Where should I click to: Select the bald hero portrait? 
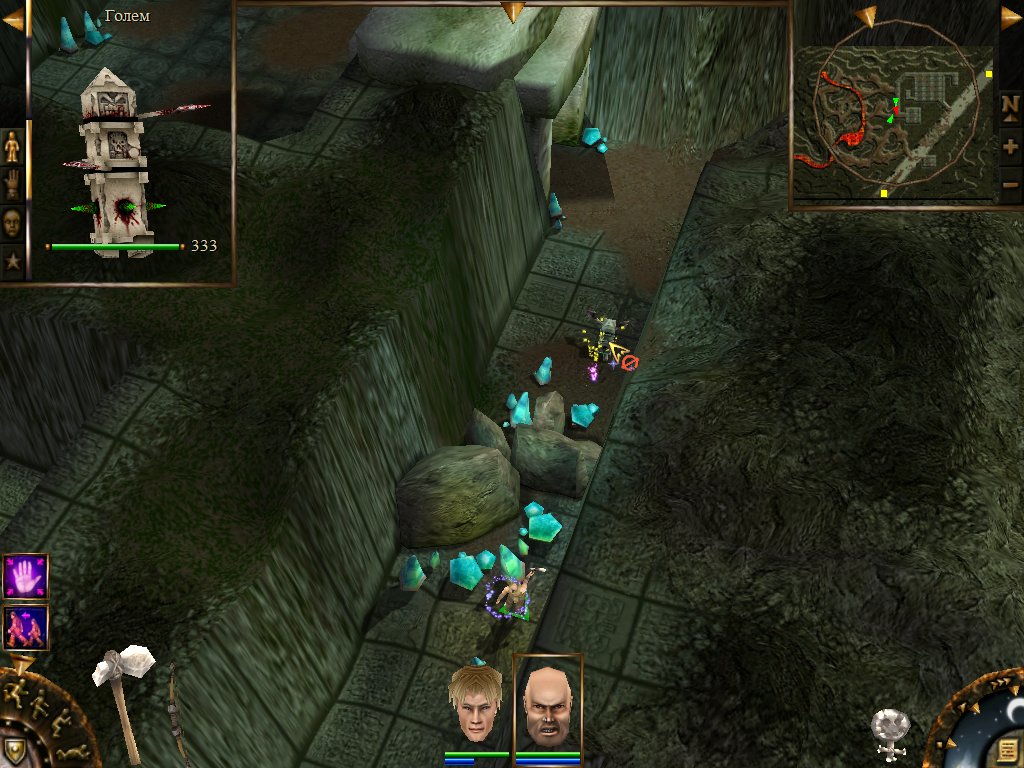[546, 704]
